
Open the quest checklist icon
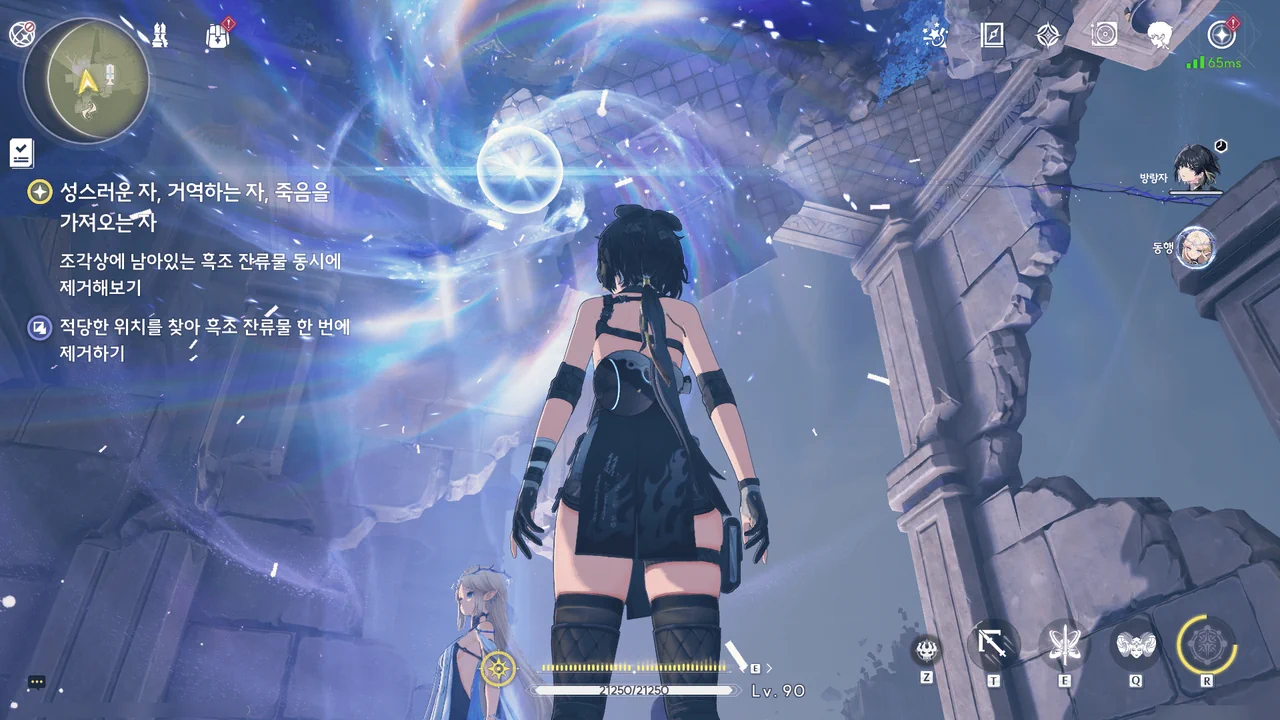(21, 152)
